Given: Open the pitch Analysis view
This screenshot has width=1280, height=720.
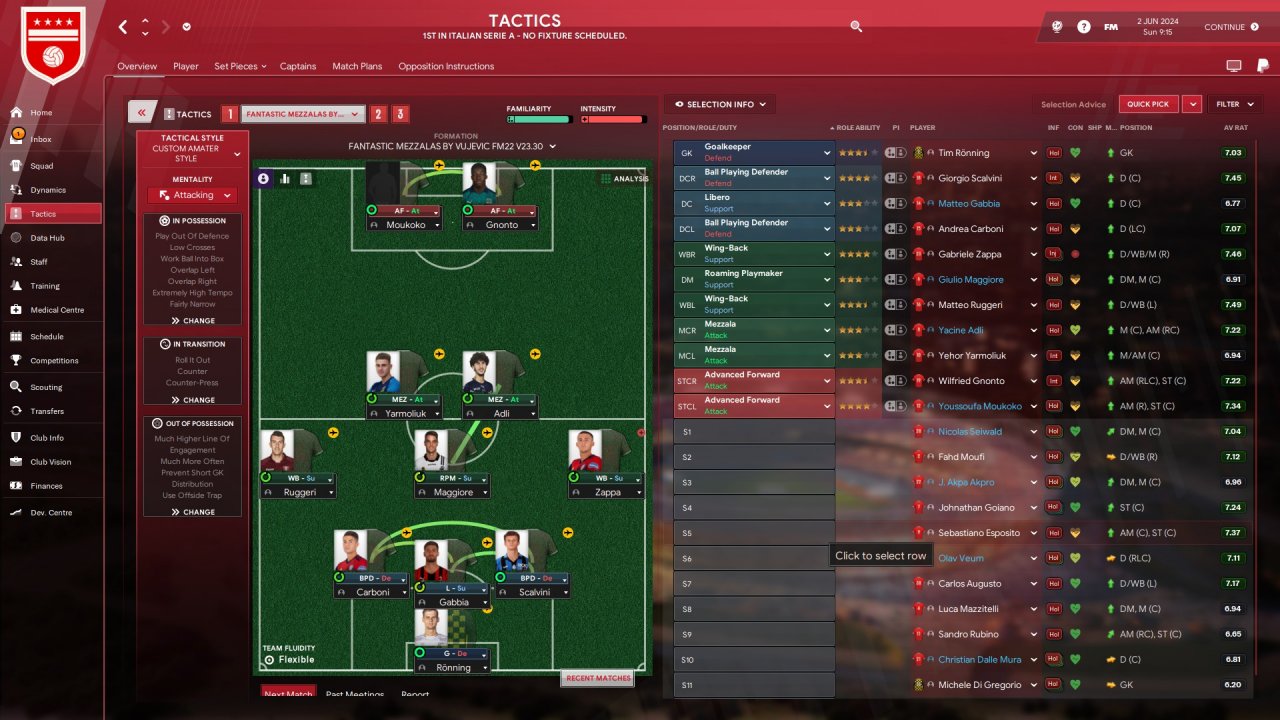Looking at the screenshot, I should point(624,179).
